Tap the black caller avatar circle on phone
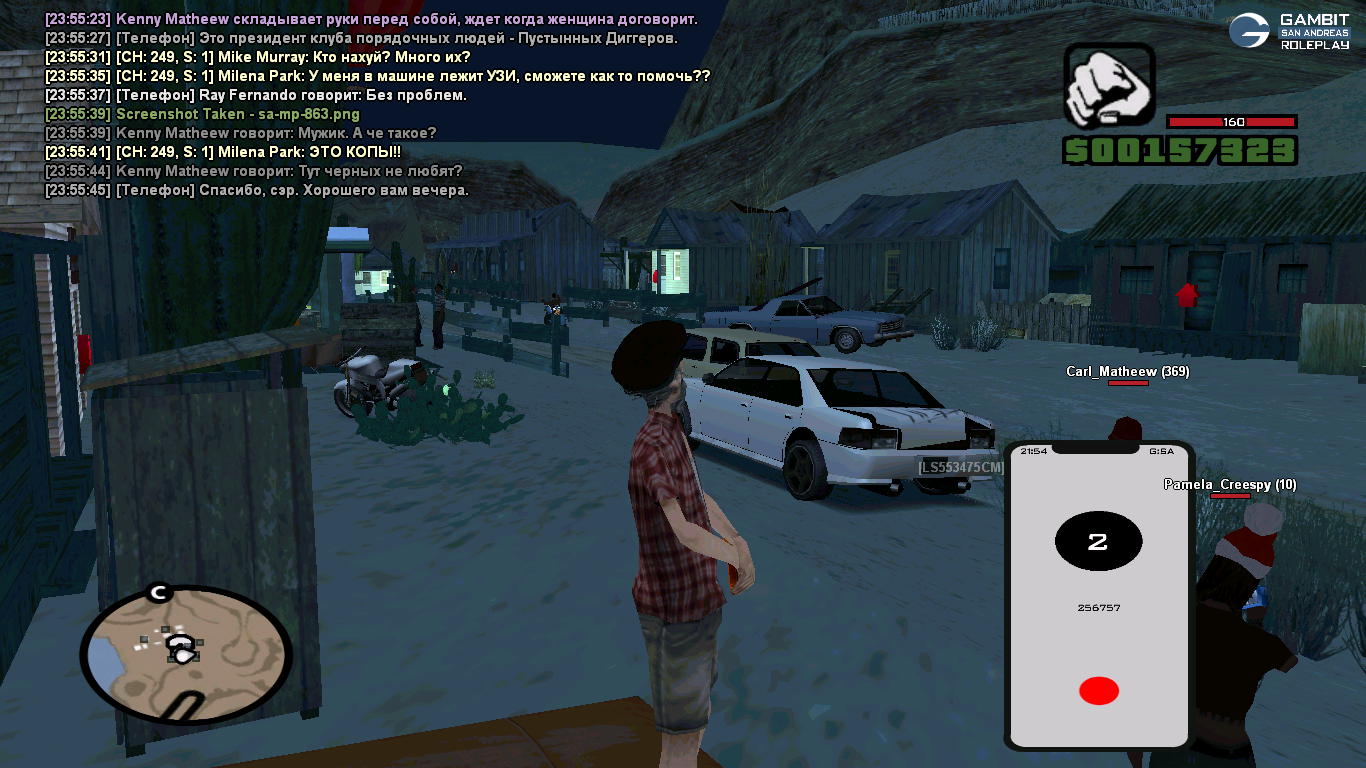The image size is (1366, 768). pos(1098,542)
